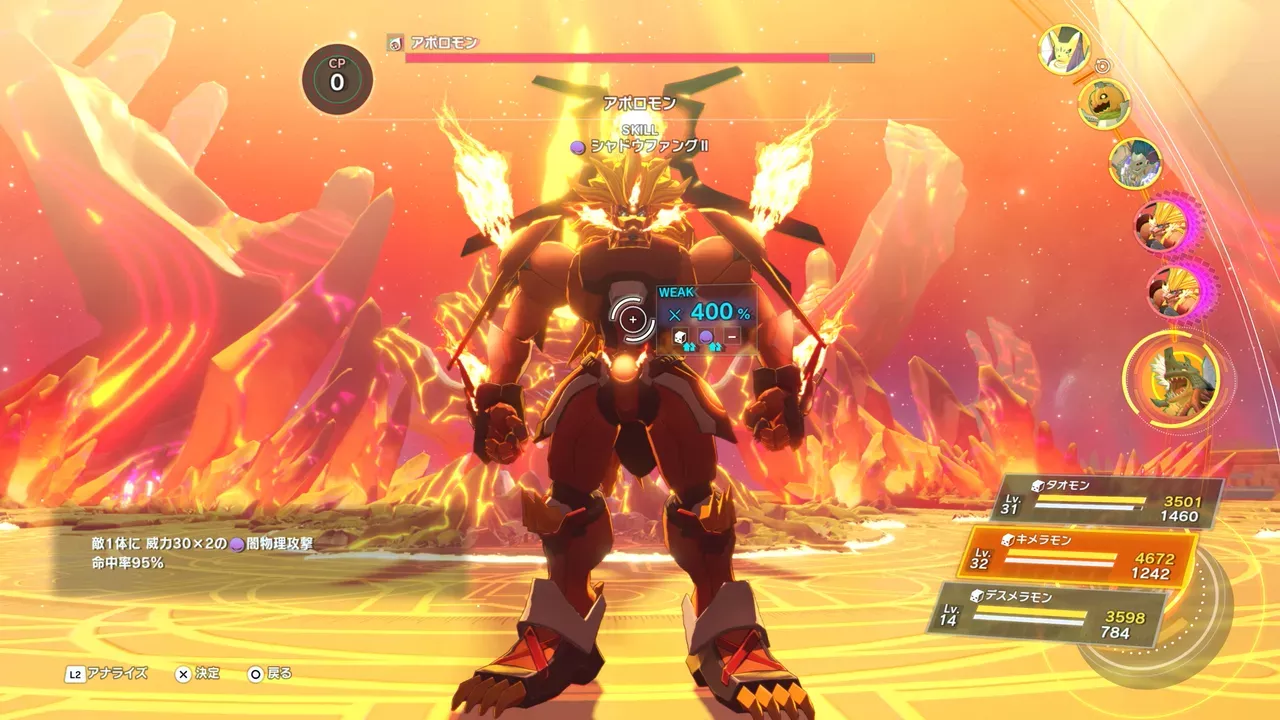Select the pumpkin-head turn-order portrait
Image resolution: width=1280 pixels, height=720 pixels.
click(x=1104, y=104)
